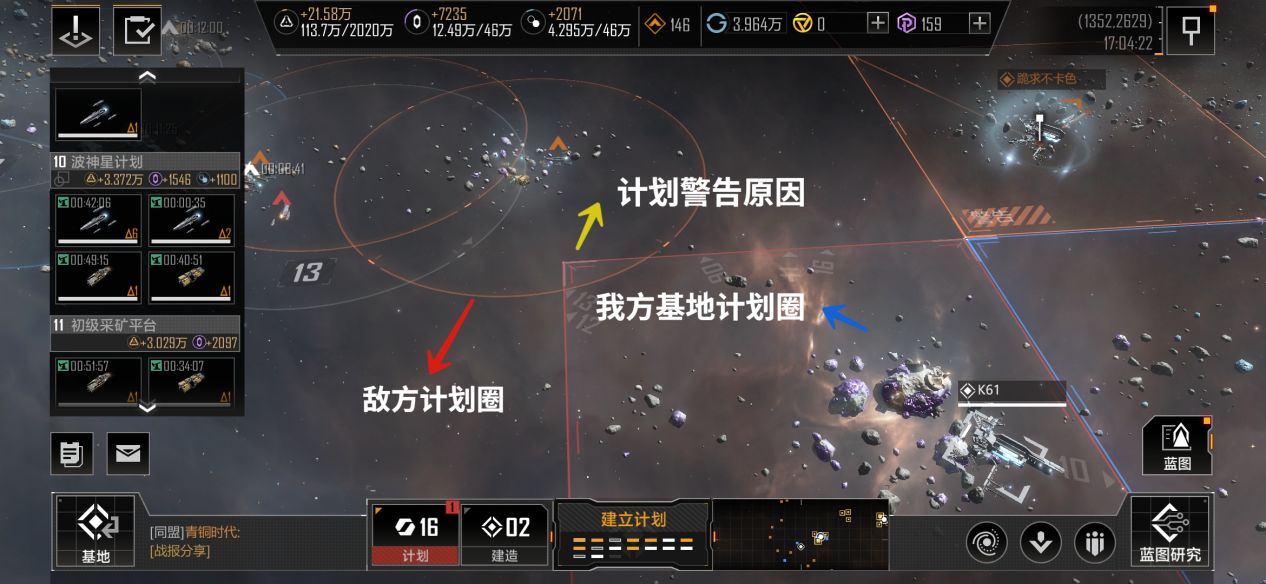Screen dimensions: 1266x584
Task: Open the exclamation mark alert icon
Action: [75, 30]
